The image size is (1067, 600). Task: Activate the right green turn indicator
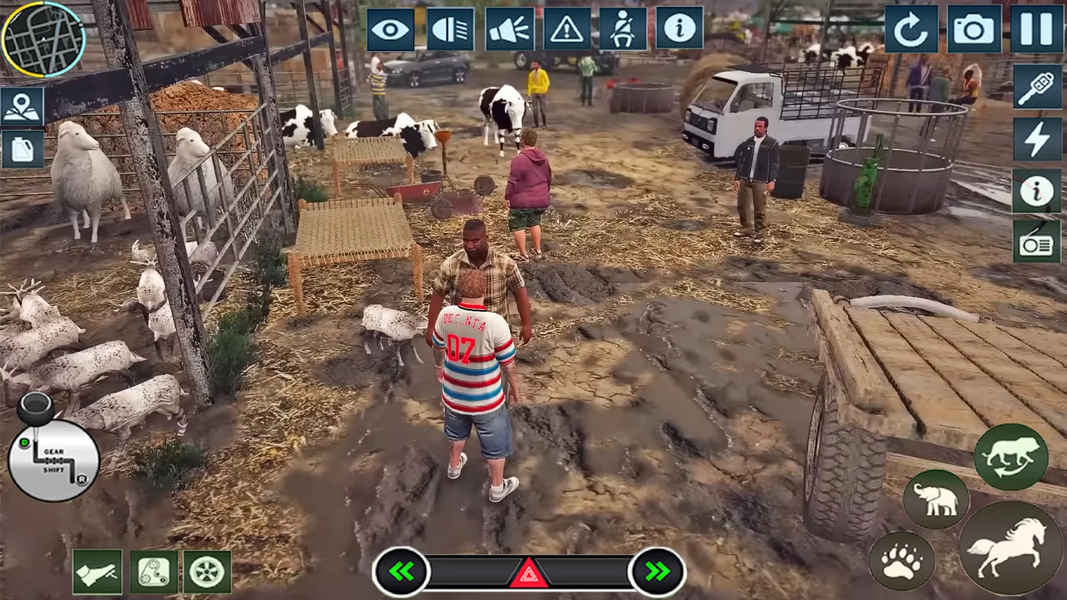657,572
